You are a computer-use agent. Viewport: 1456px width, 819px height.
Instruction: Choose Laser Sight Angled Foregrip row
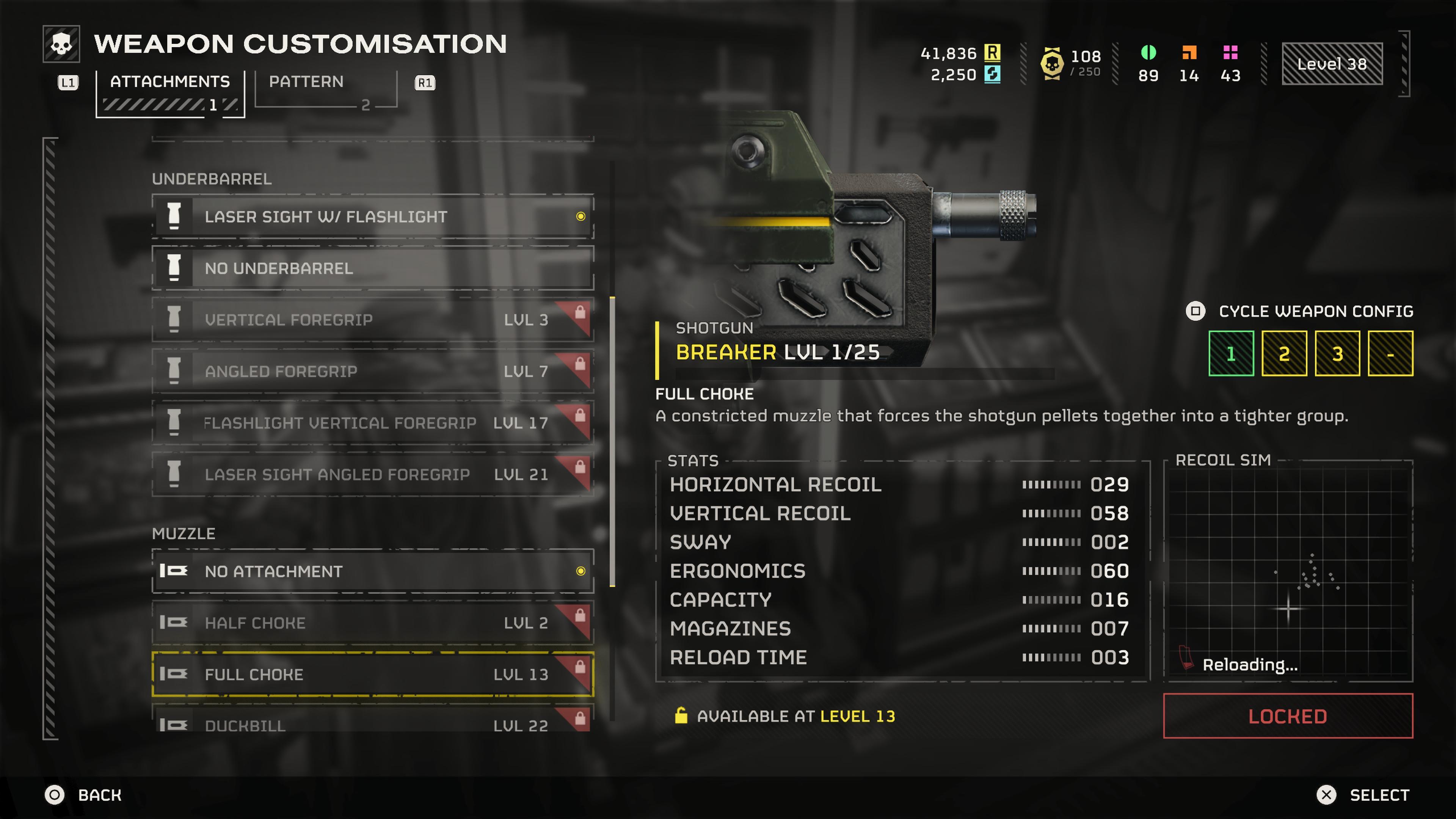pos(372,474)
